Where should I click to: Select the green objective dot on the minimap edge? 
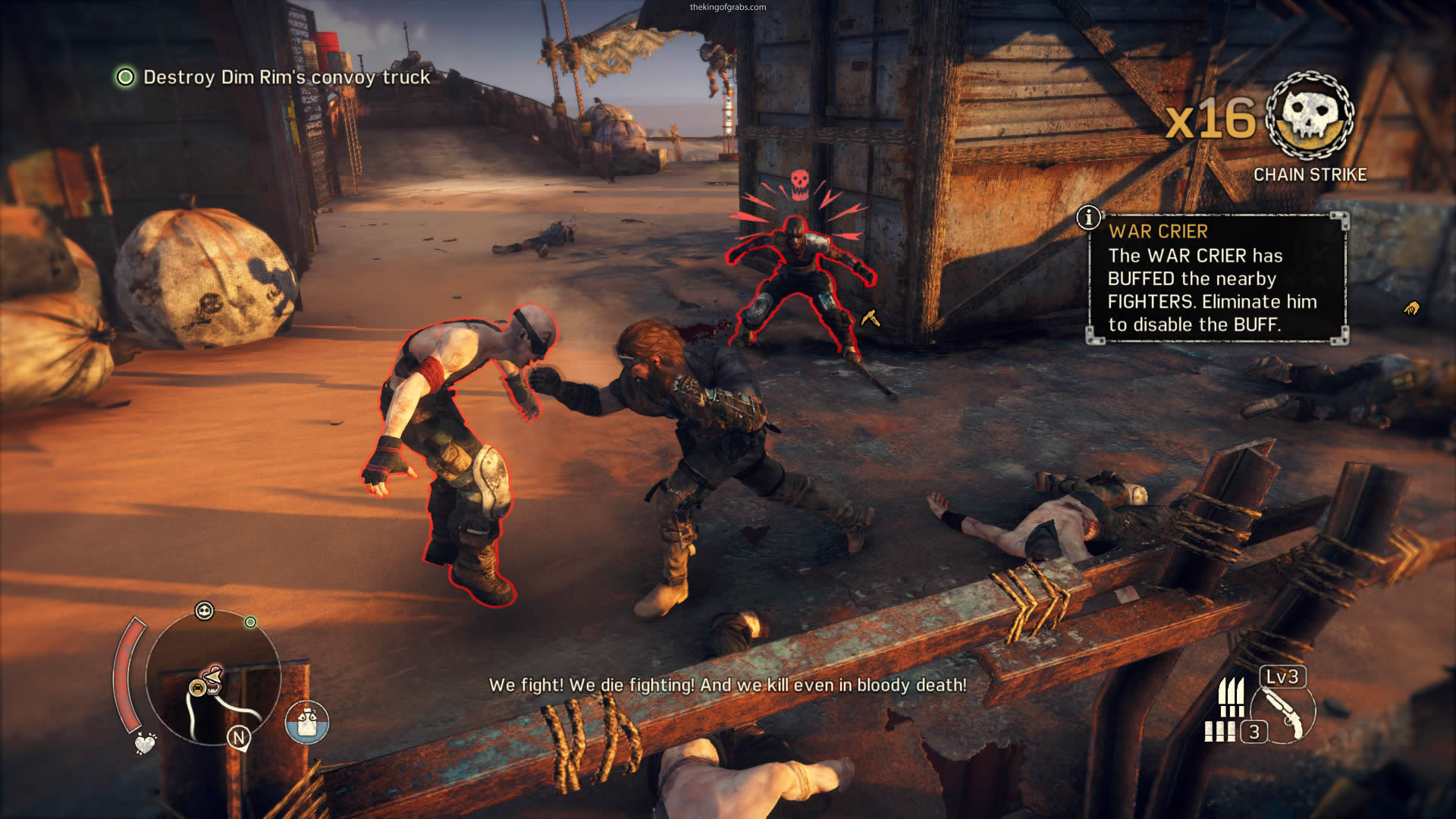click(x=250, y=623)
